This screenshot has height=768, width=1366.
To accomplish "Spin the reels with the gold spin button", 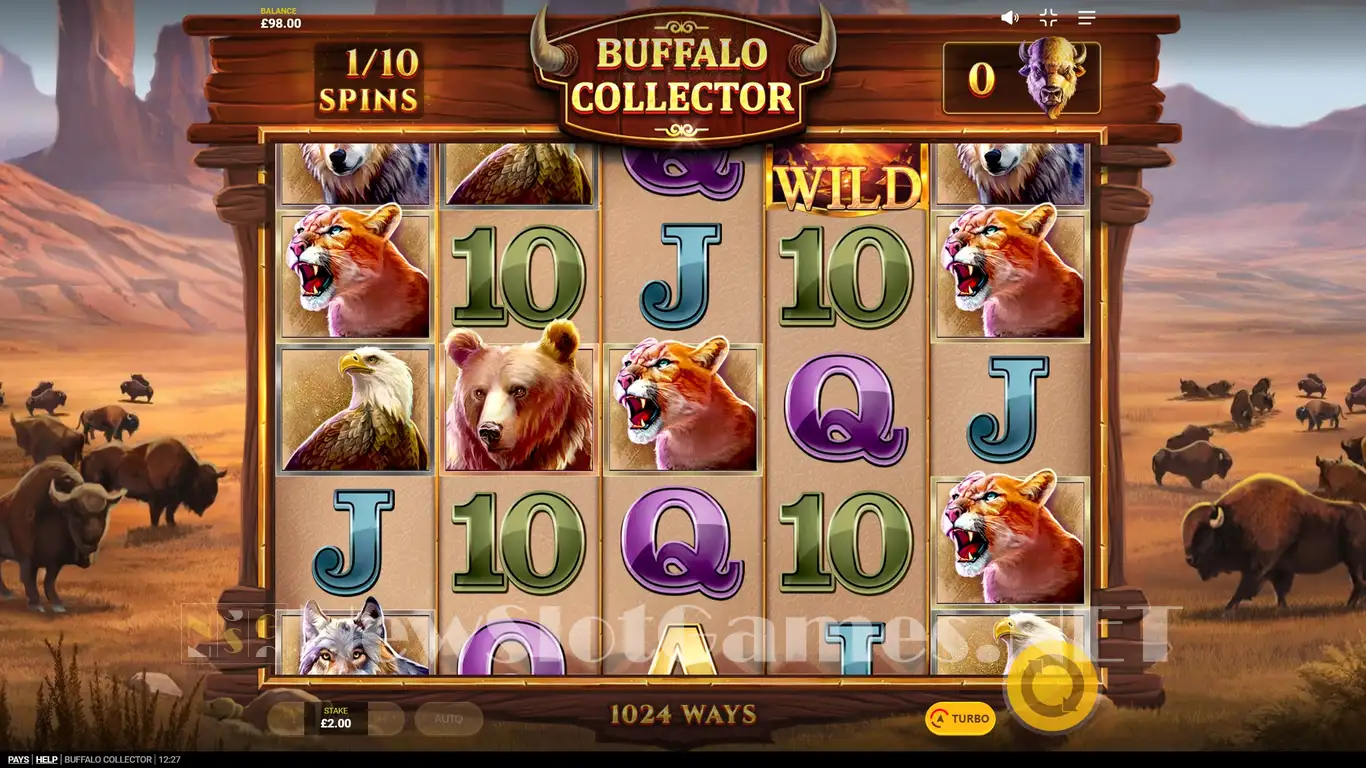I will [1051, 686].
